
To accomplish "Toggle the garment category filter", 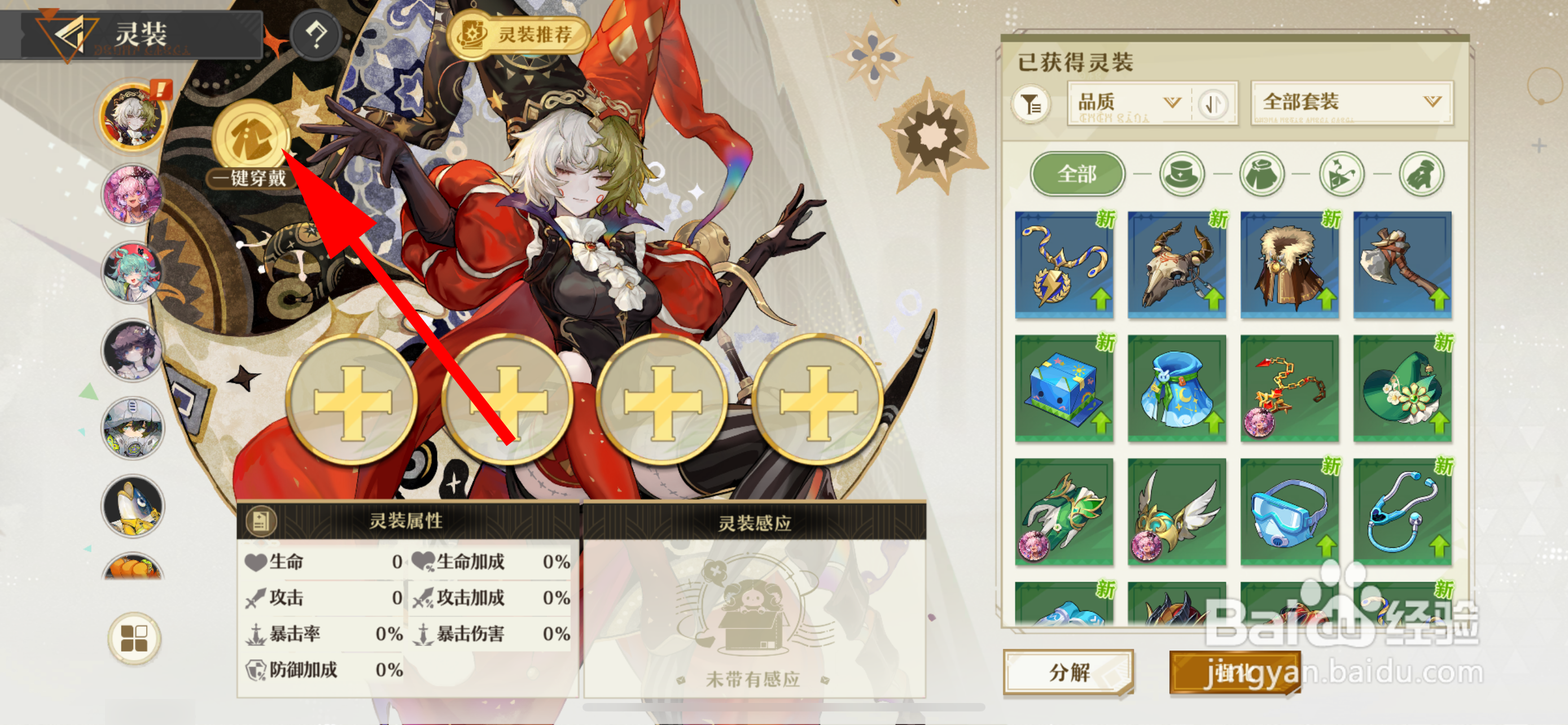I will [1263, 174].
